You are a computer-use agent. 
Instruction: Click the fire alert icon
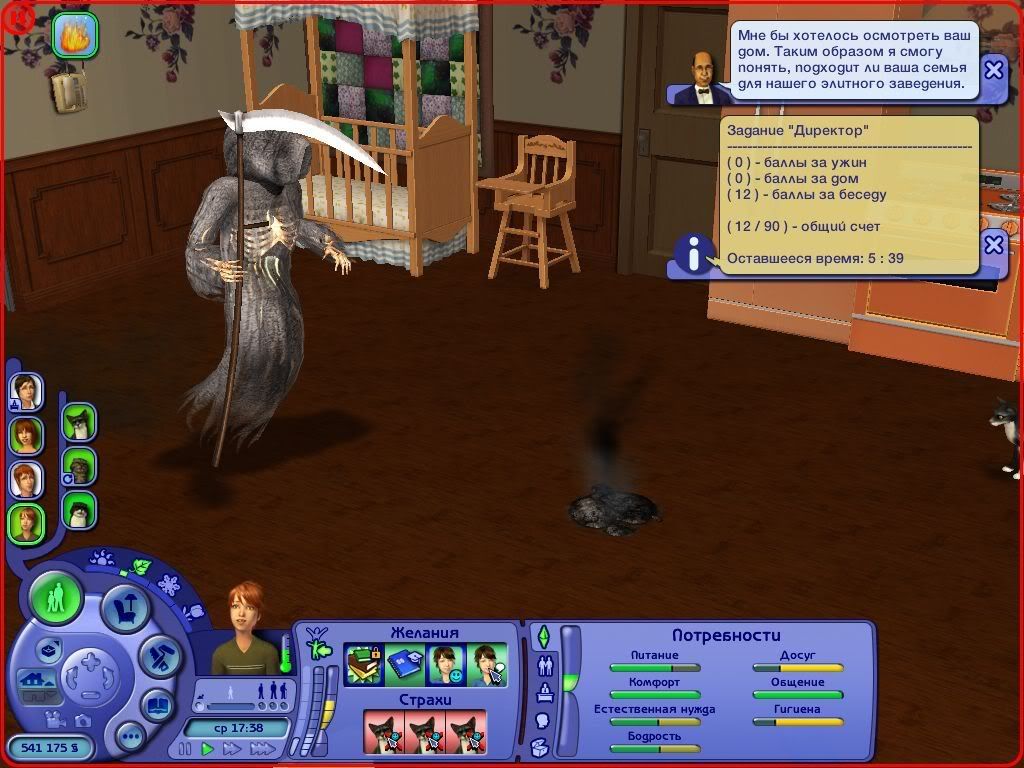75,36
